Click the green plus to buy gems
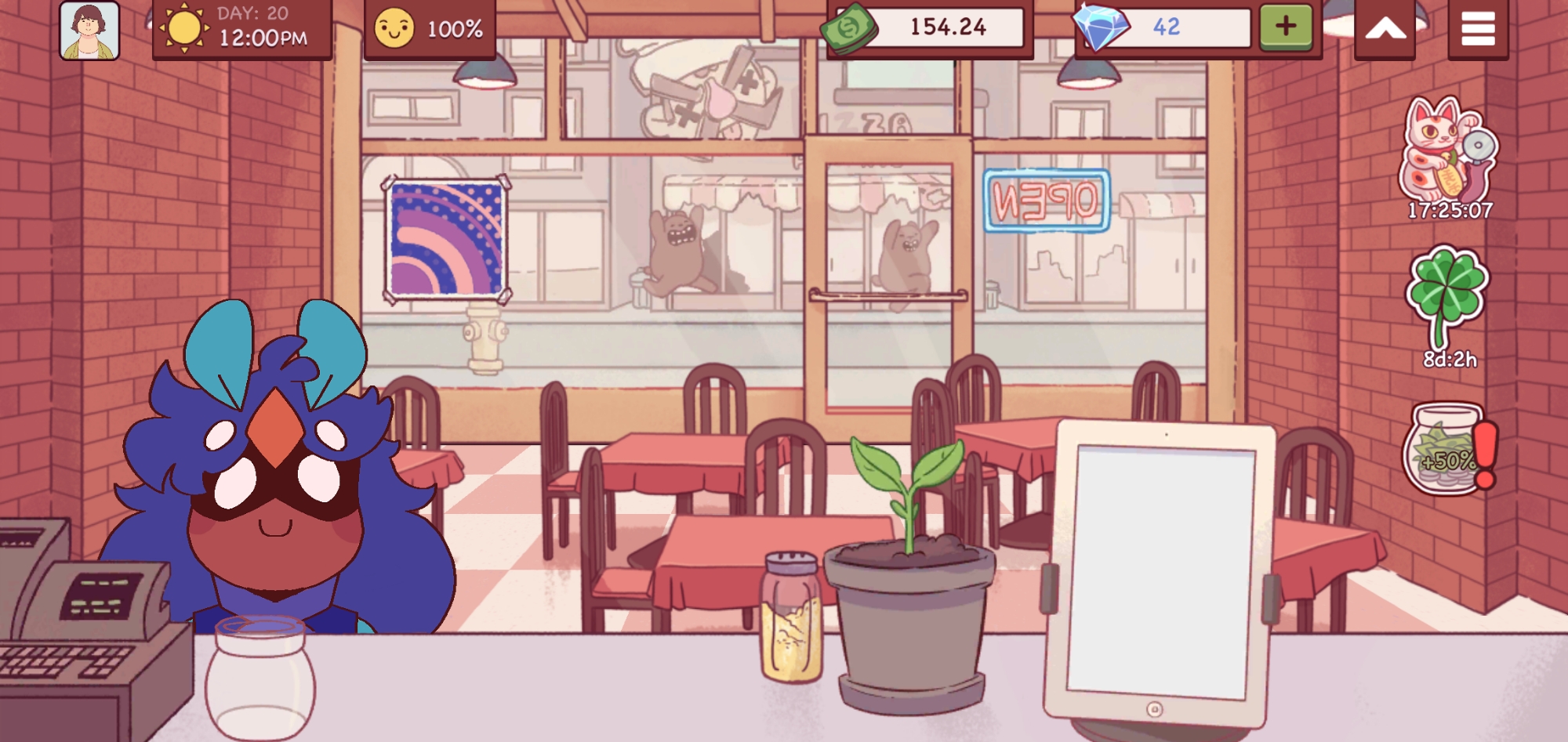1568x742 pixels. click(x=1286, y=27)
